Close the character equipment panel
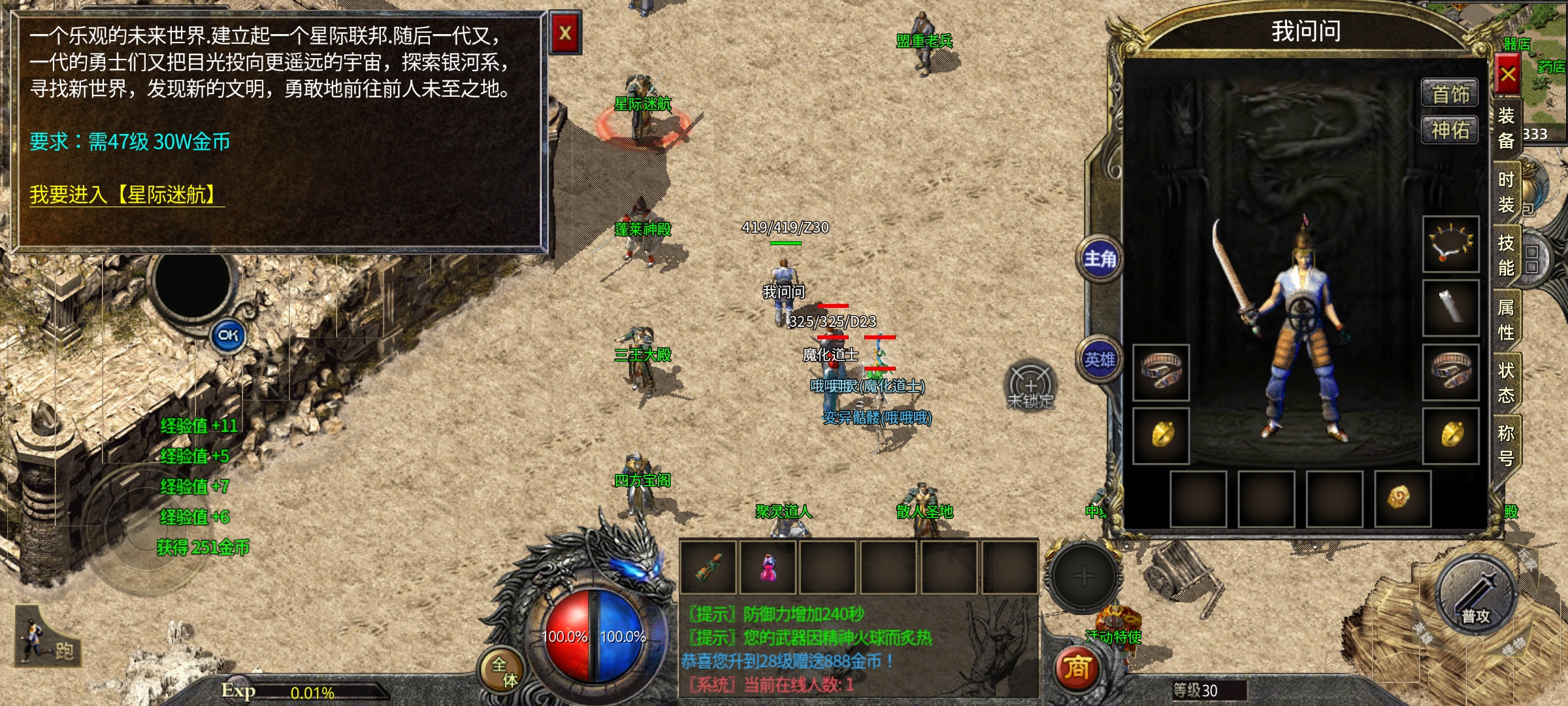Image resolution: width=1568 pixels, height=706 pixels. tap(1508, 75)
